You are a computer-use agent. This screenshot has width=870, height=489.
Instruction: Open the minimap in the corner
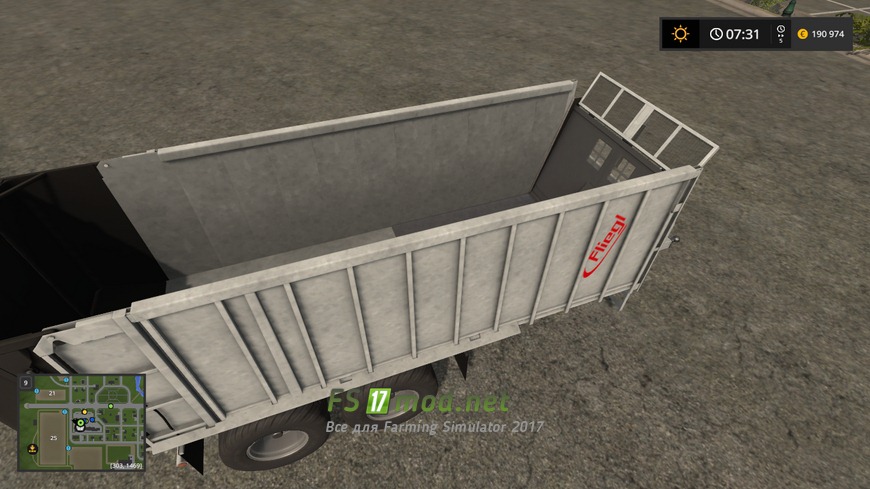[81, 421]
